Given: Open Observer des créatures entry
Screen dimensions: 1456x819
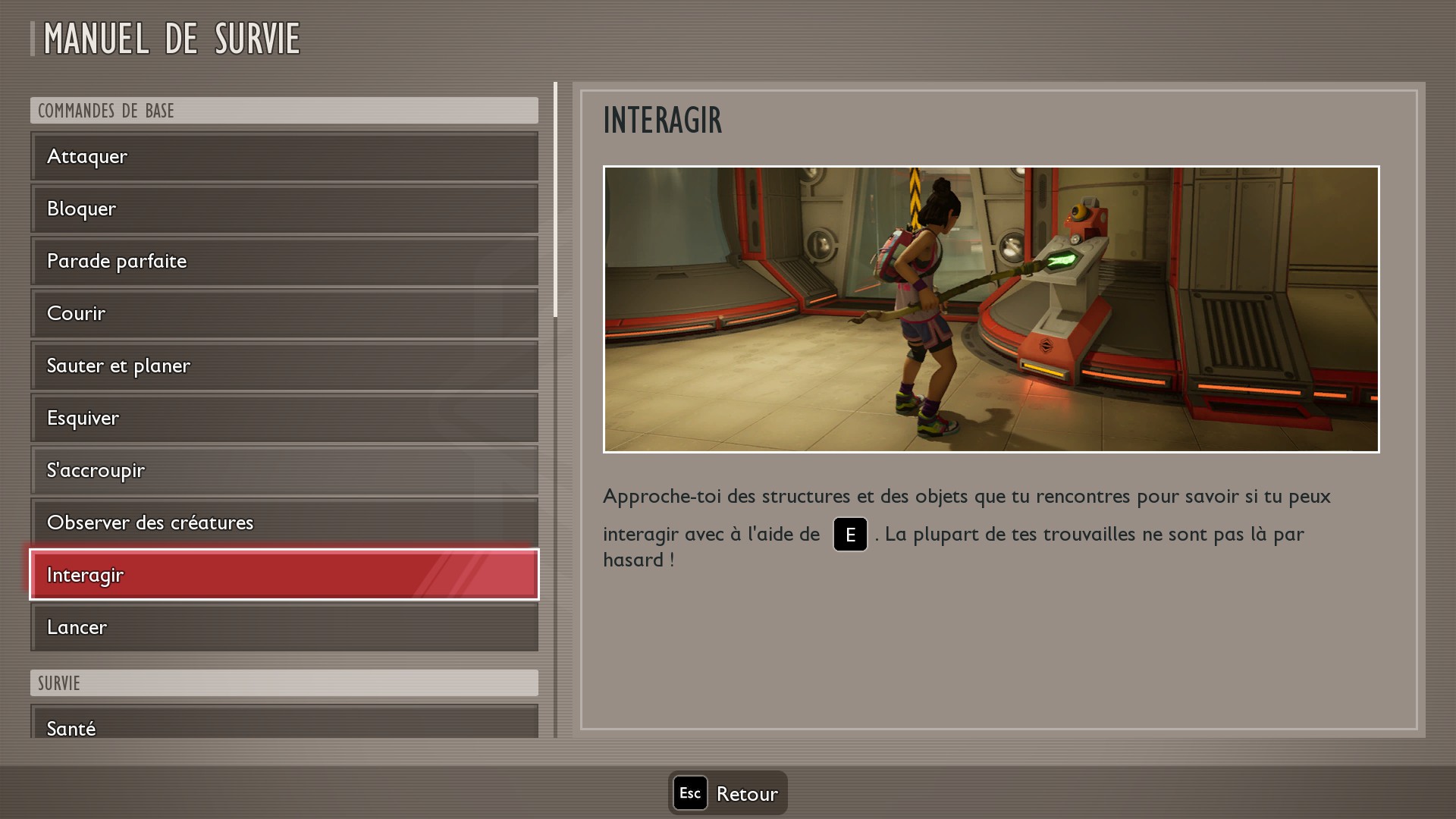Looking at the screenshot, I should (284, 522).
